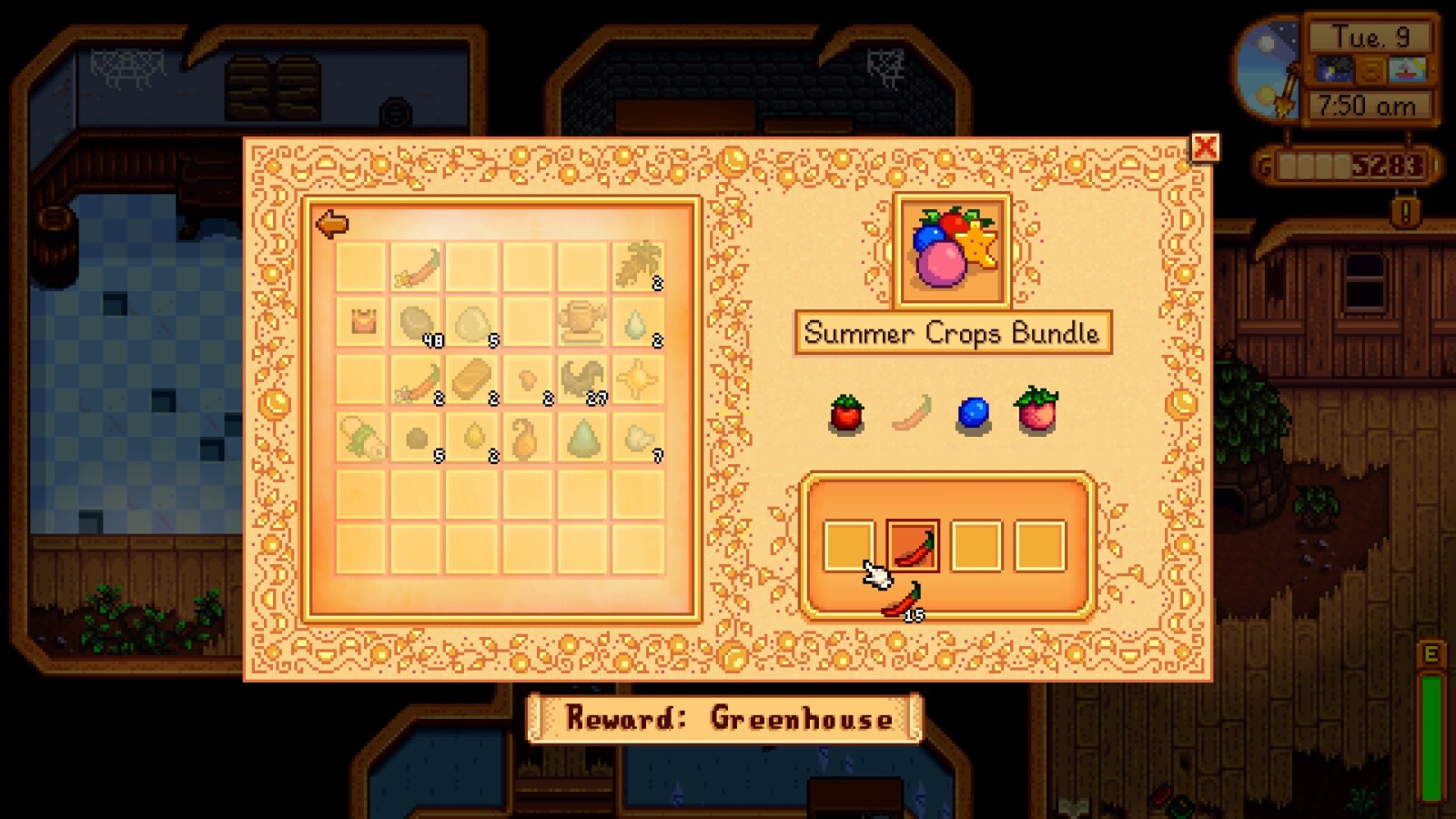Pick the watering can from inventory
Image resolution: width=1456 pixels, height=819 pixels.
pyautogui.click(x=582, y=321)
